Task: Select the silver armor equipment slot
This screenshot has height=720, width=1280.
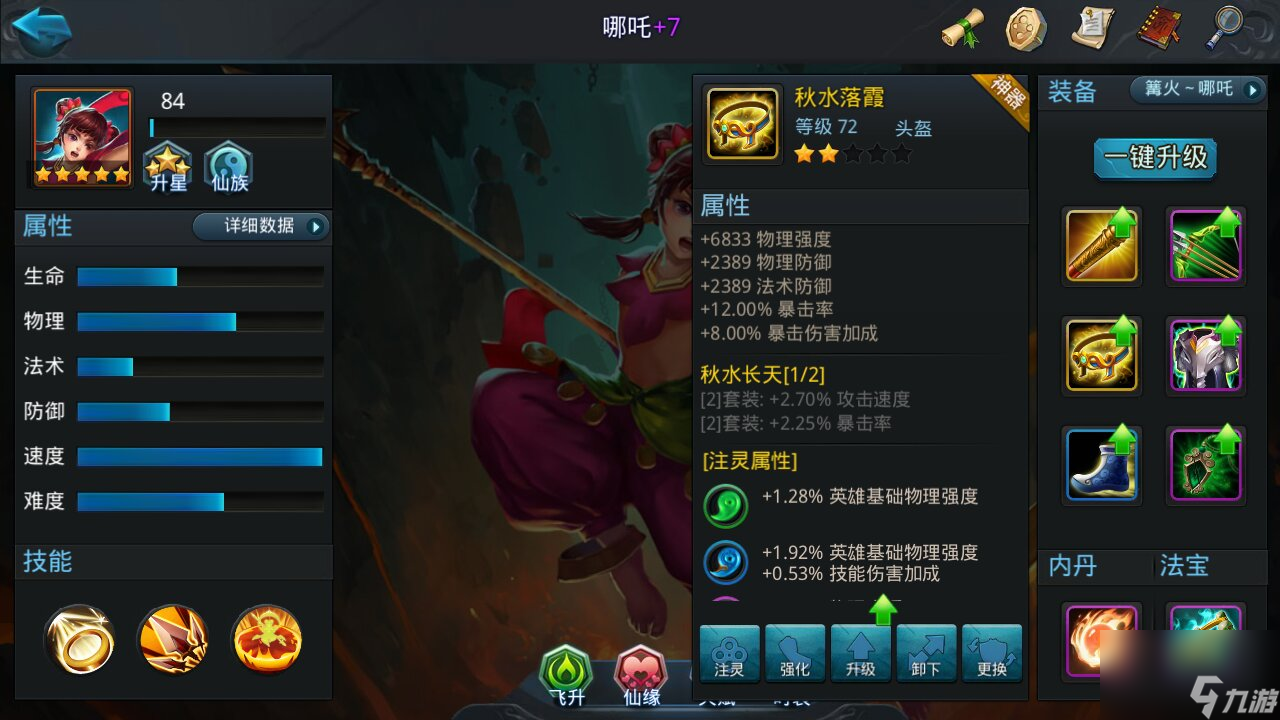Action: (x=1206, y=355)
